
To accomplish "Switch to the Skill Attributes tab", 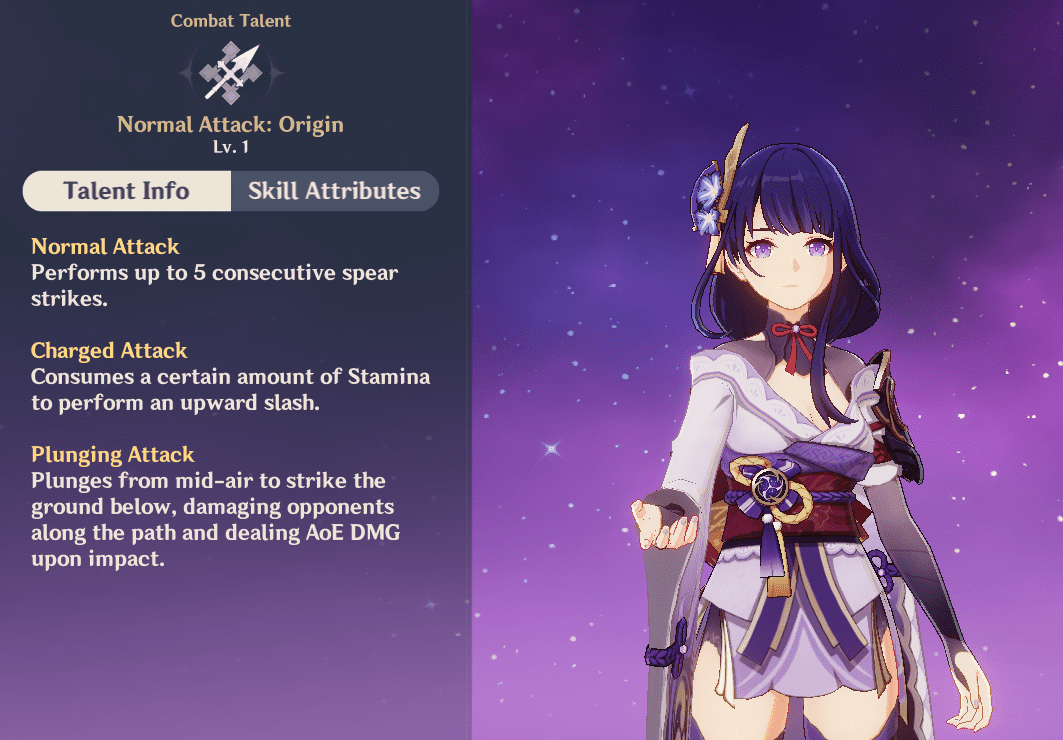I will [x=334, y=191].
